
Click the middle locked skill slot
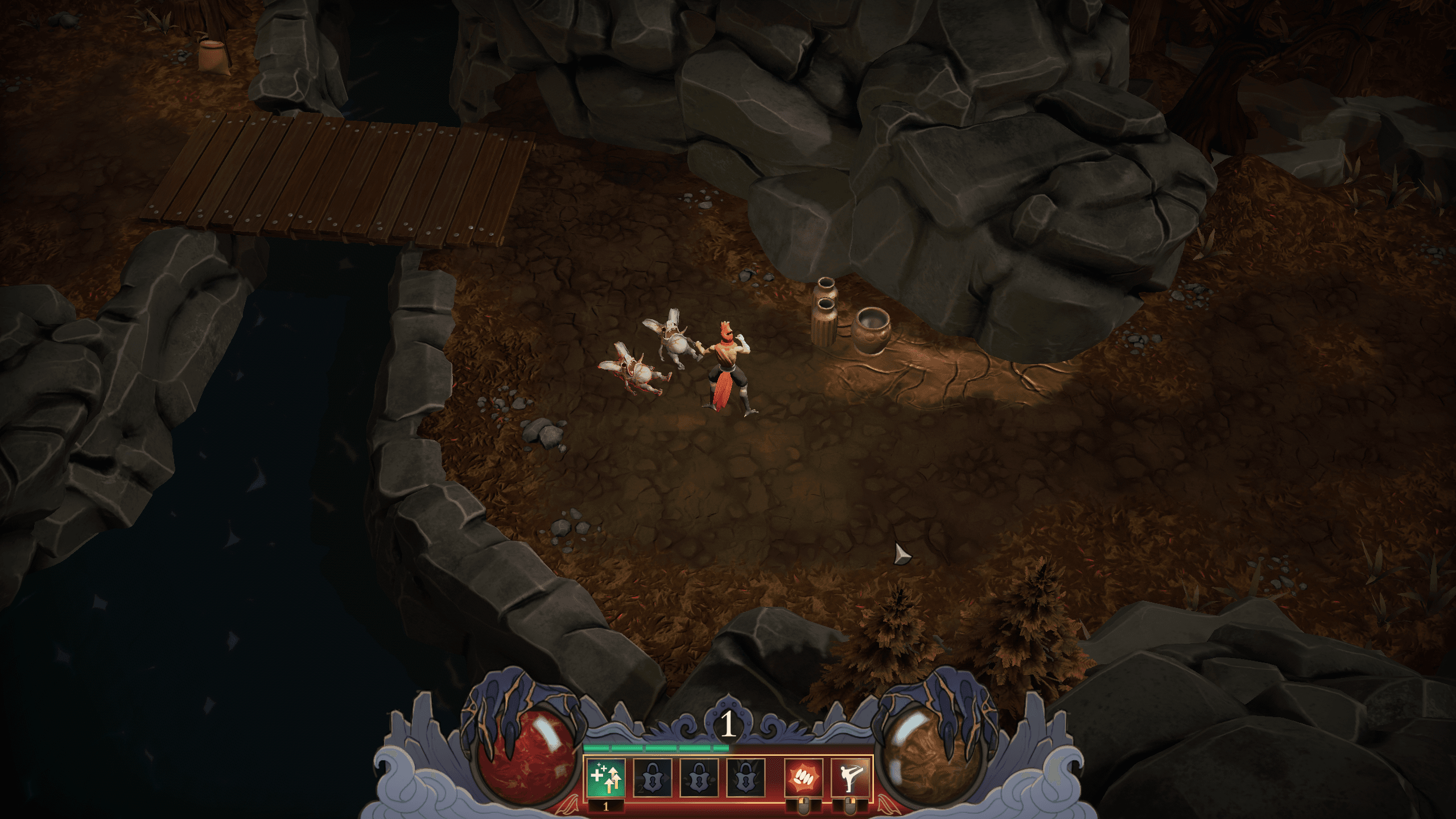tap(699, 777)
